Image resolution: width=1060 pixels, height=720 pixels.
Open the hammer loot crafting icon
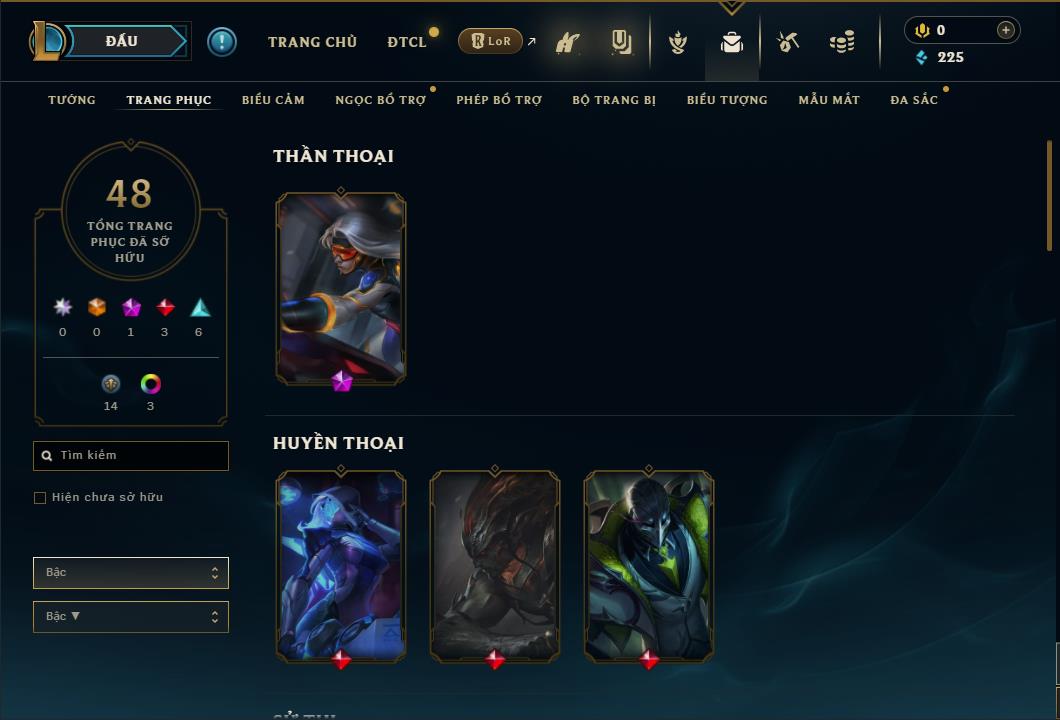tap(789, 42)
